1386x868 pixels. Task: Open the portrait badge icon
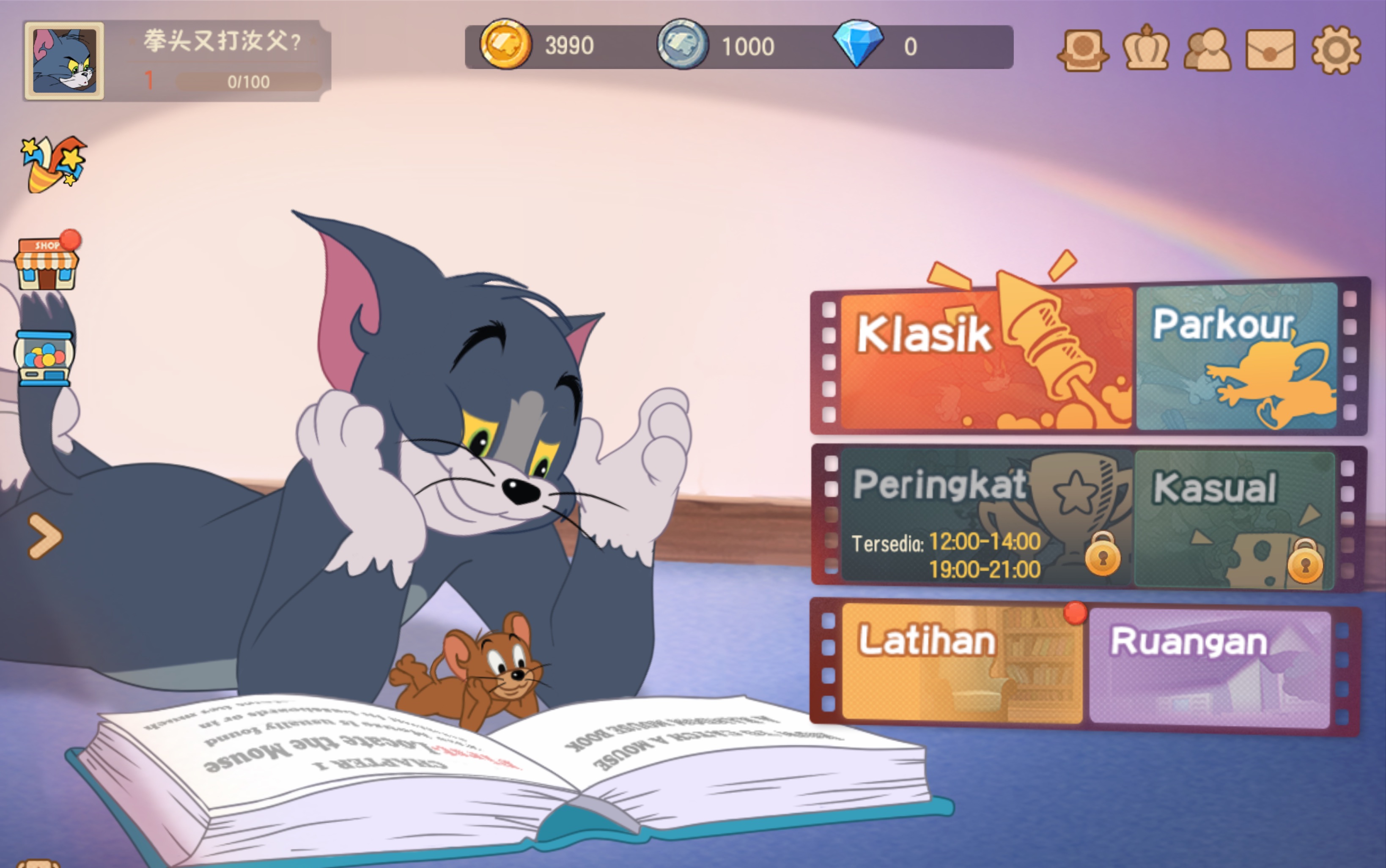click(x=1083, y=50)
